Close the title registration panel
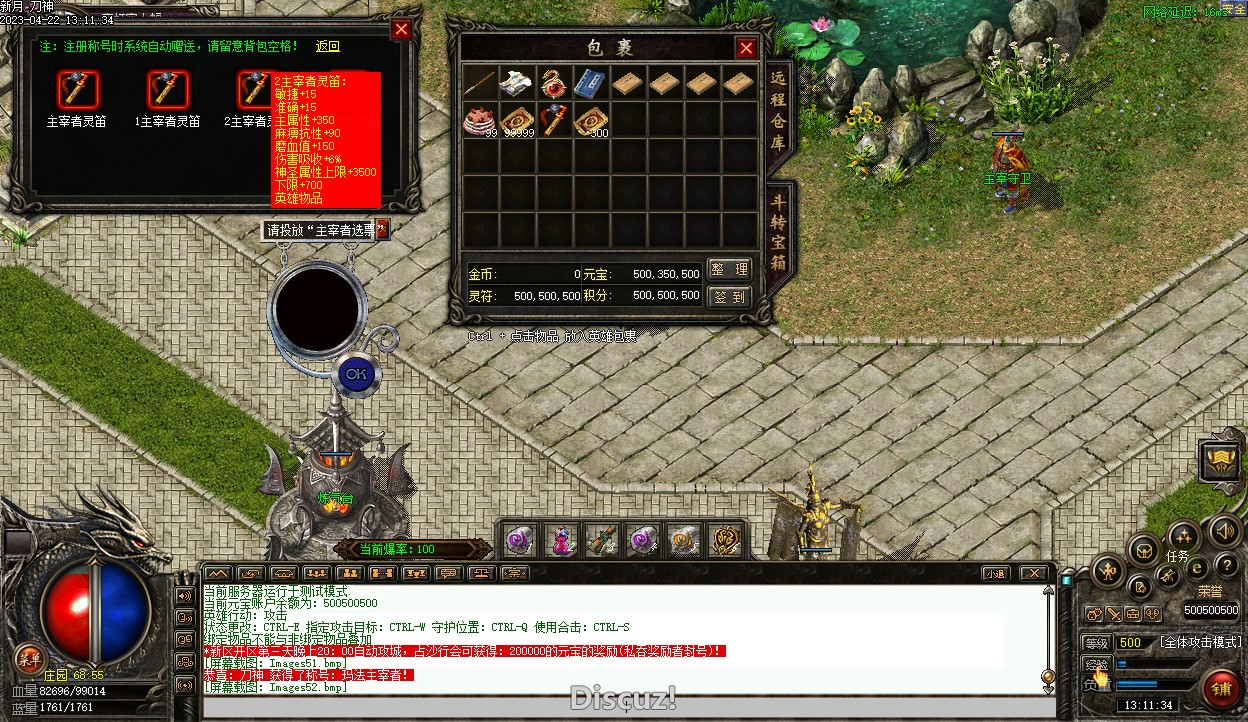This screenshot has height=722, width=1248. pos(401,30)
